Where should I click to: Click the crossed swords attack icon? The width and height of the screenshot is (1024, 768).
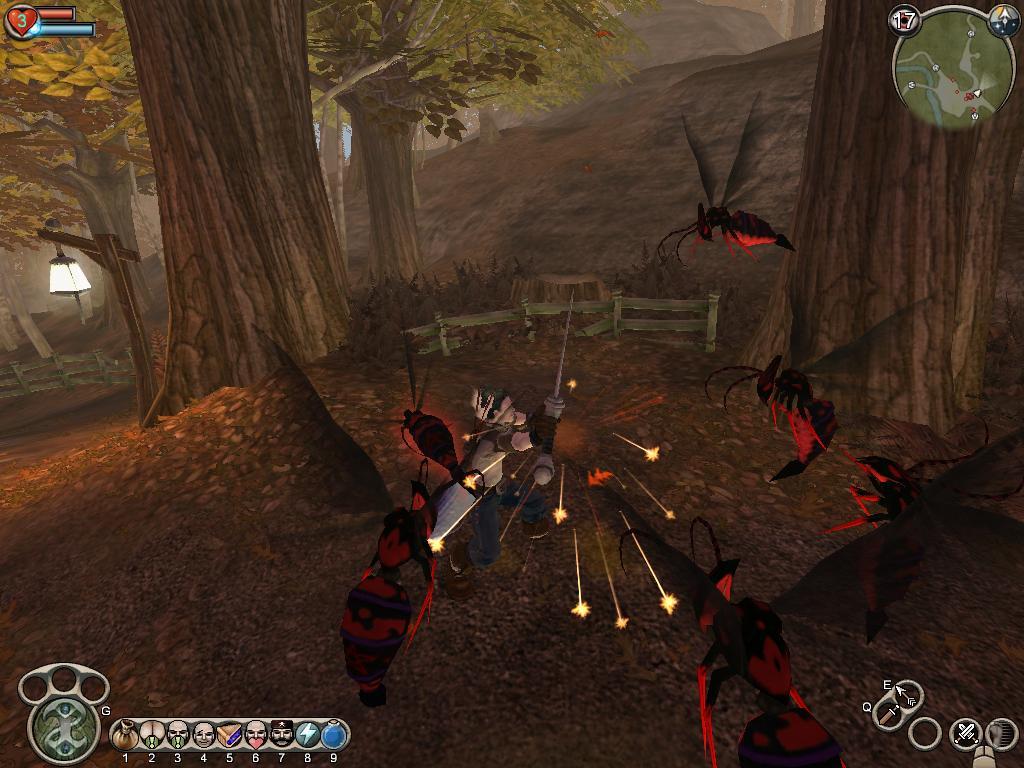point(965,733)
